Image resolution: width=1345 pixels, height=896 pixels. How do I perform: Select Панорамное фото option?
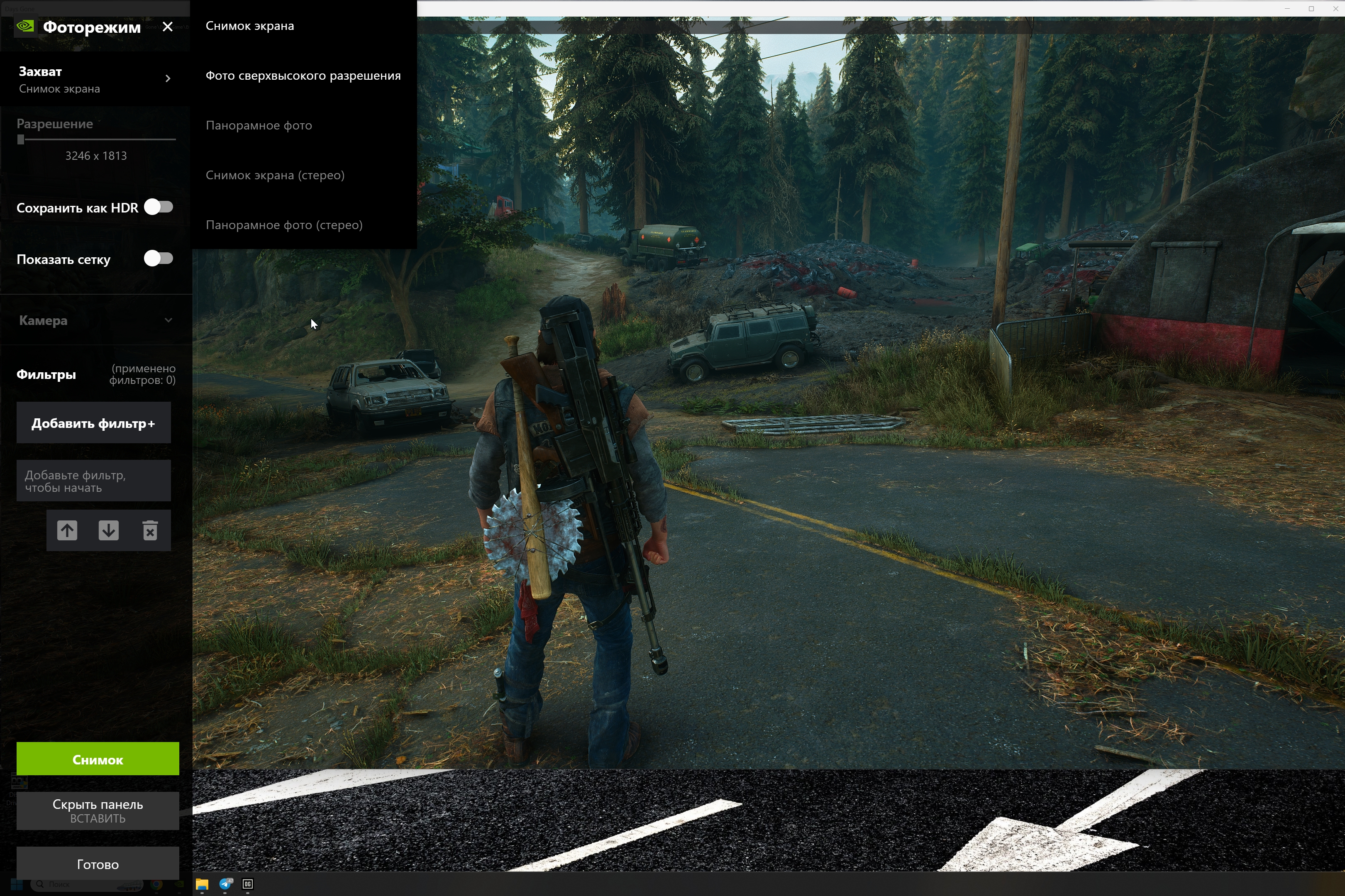click(259, 125)
